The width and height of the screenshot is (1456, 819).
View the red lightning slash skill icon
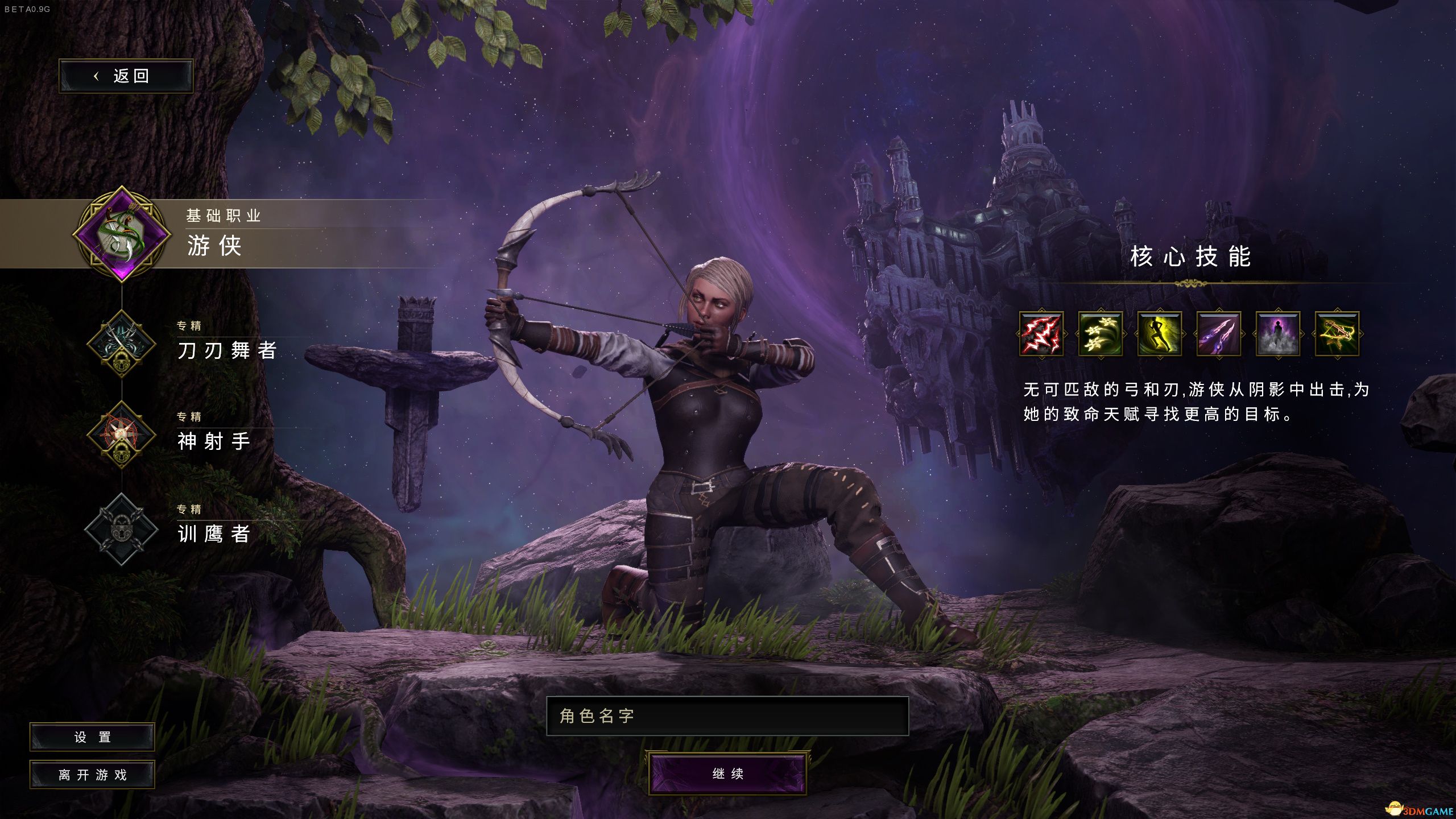tap(1041, 334)
